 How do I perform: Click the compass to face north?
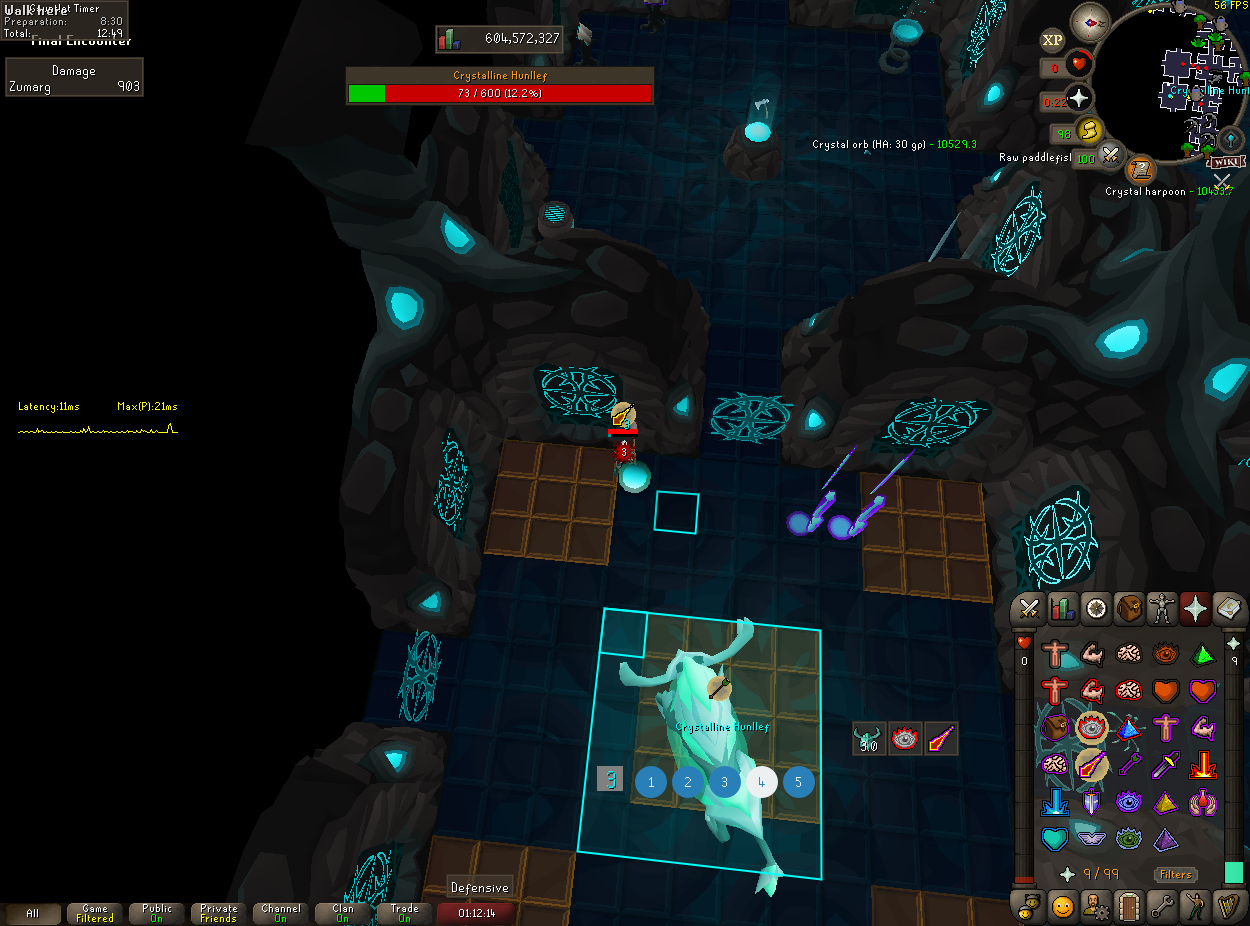[1090, 21]
